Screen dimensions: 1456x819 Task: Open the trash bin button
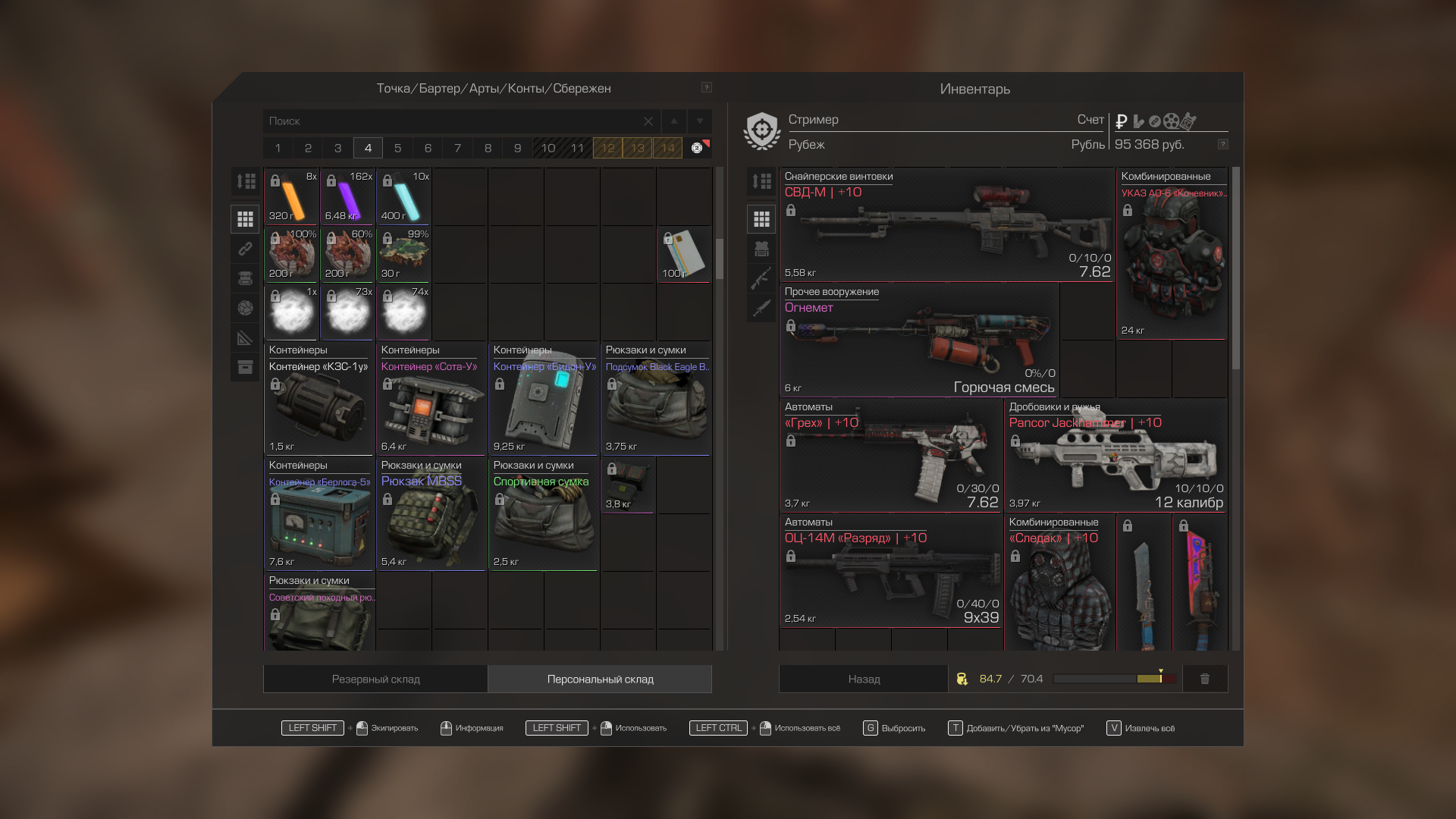(x=1204, y=679)
